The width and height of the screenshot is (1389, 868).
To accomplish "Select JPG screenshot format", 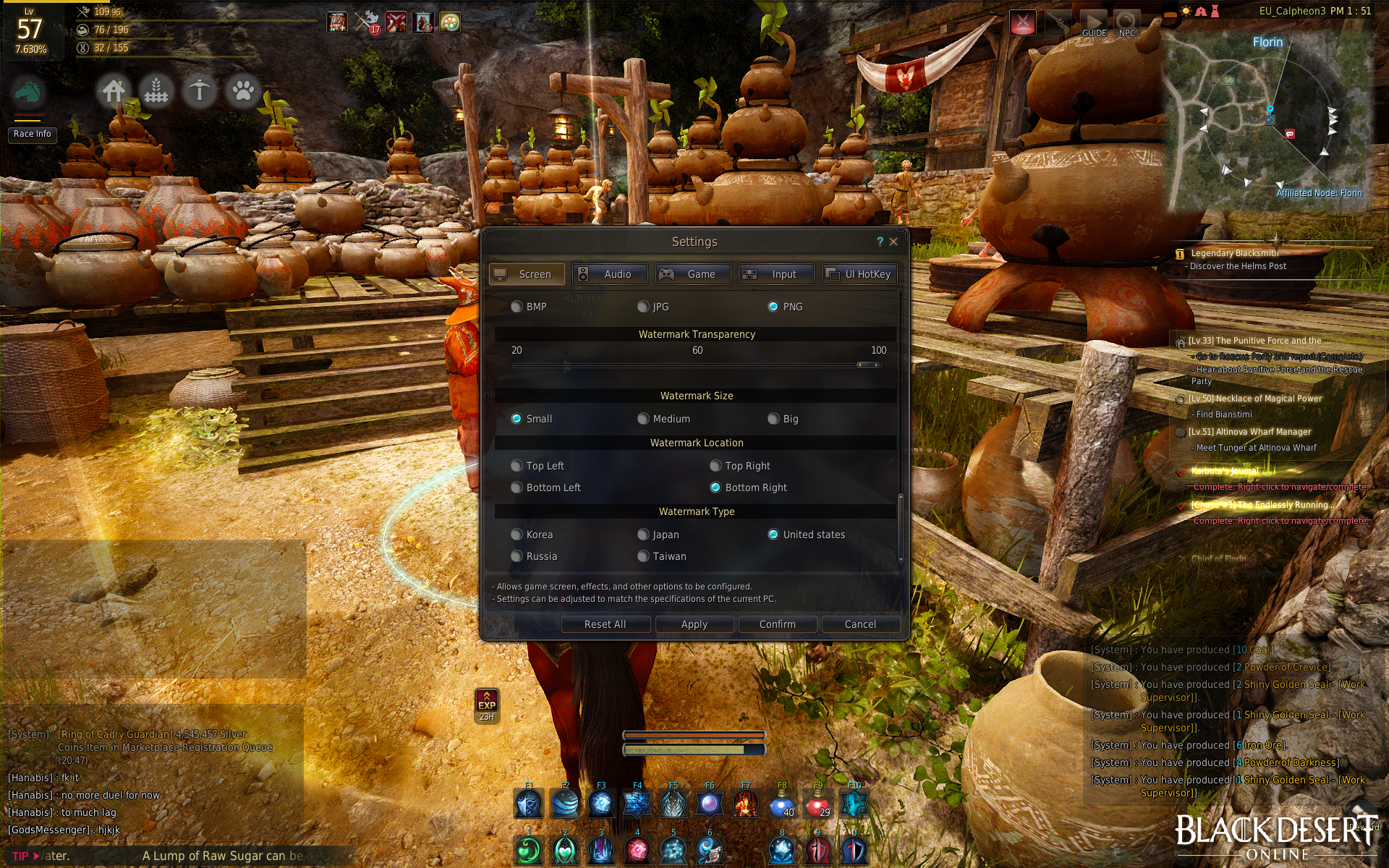I will click(x=643, y=307).
